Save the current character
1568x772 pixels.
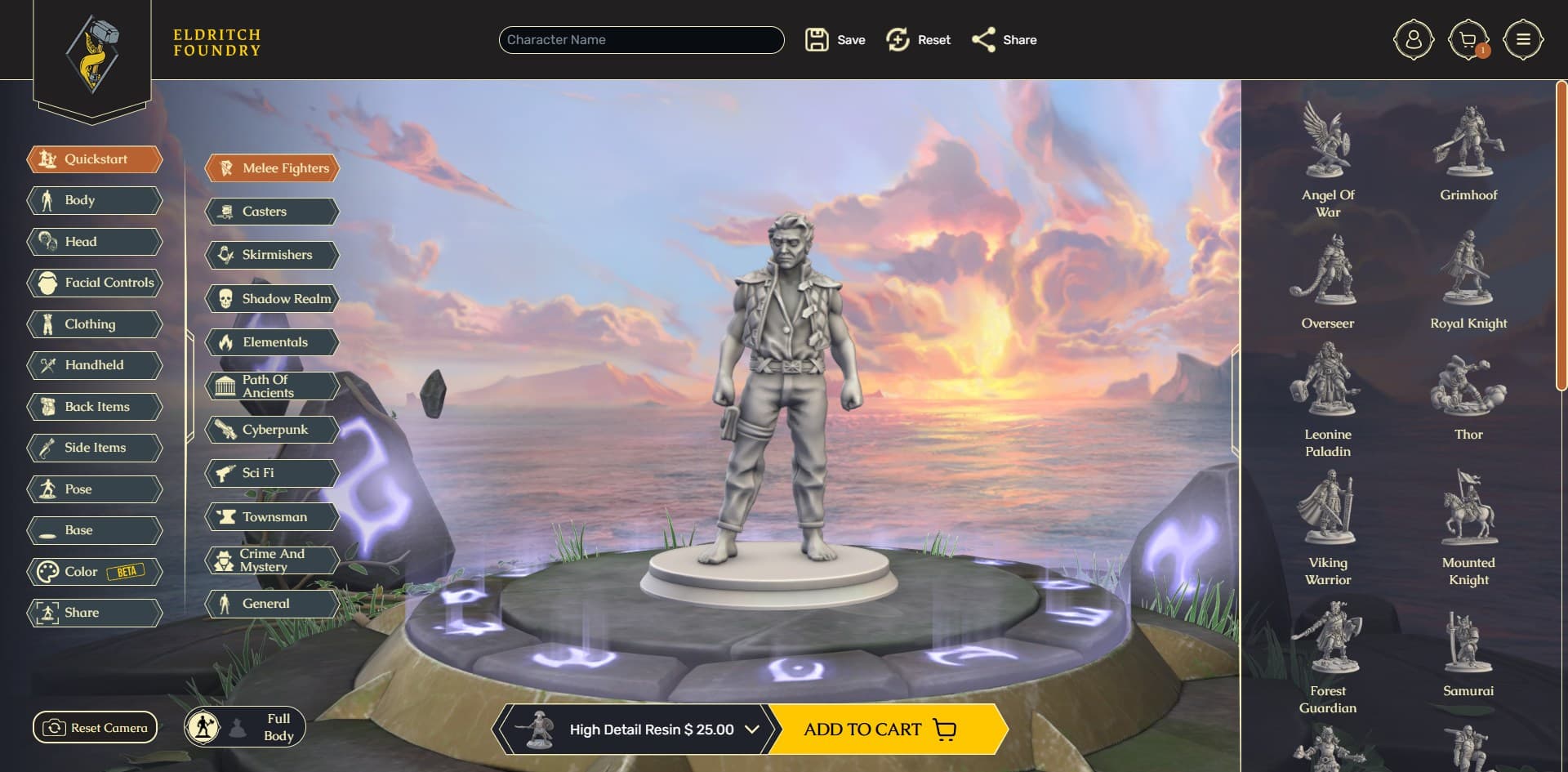click(835, 40)
